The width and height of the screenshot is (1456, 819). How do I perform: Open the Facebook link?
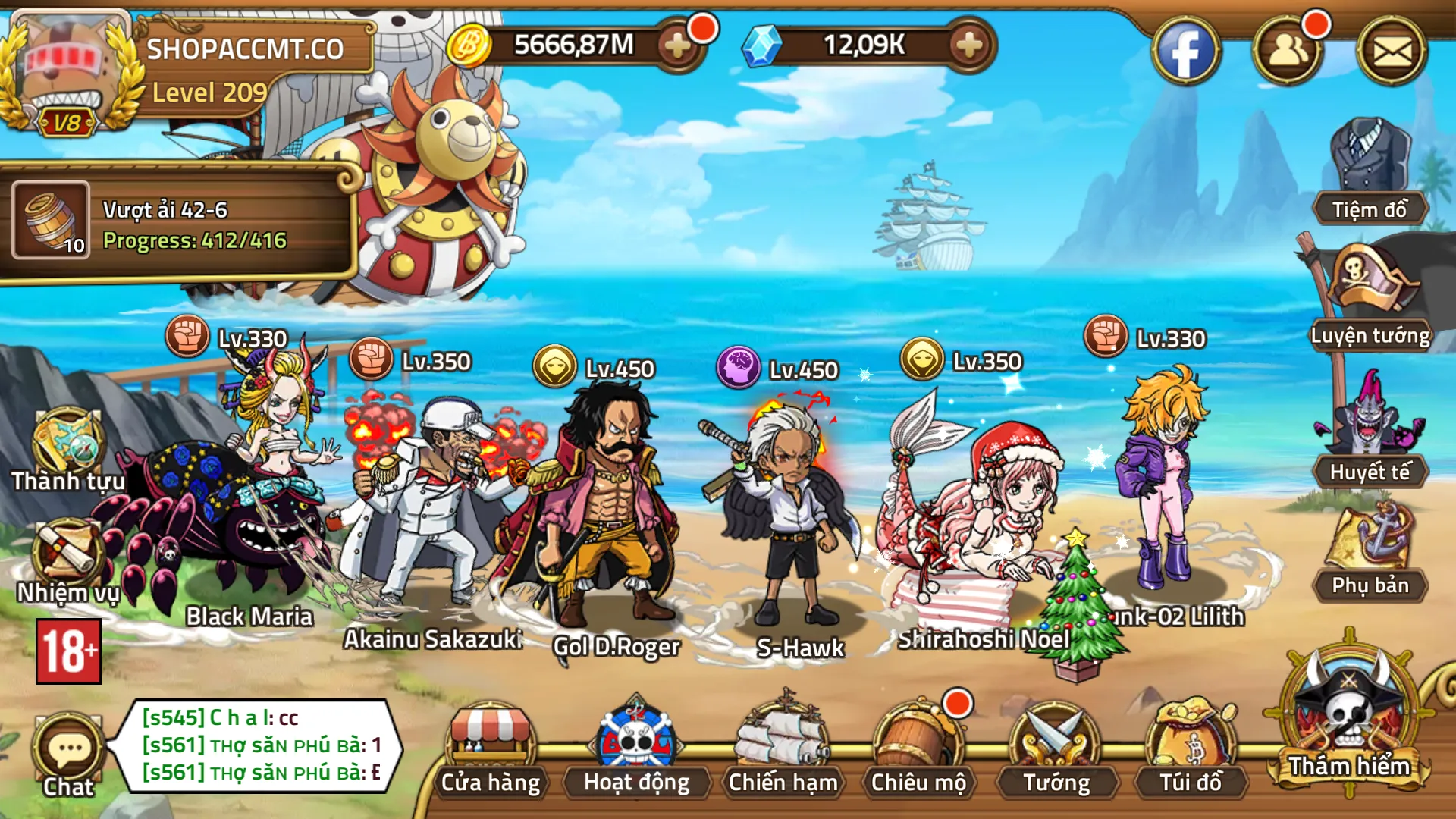click(x=1185, y=52)
